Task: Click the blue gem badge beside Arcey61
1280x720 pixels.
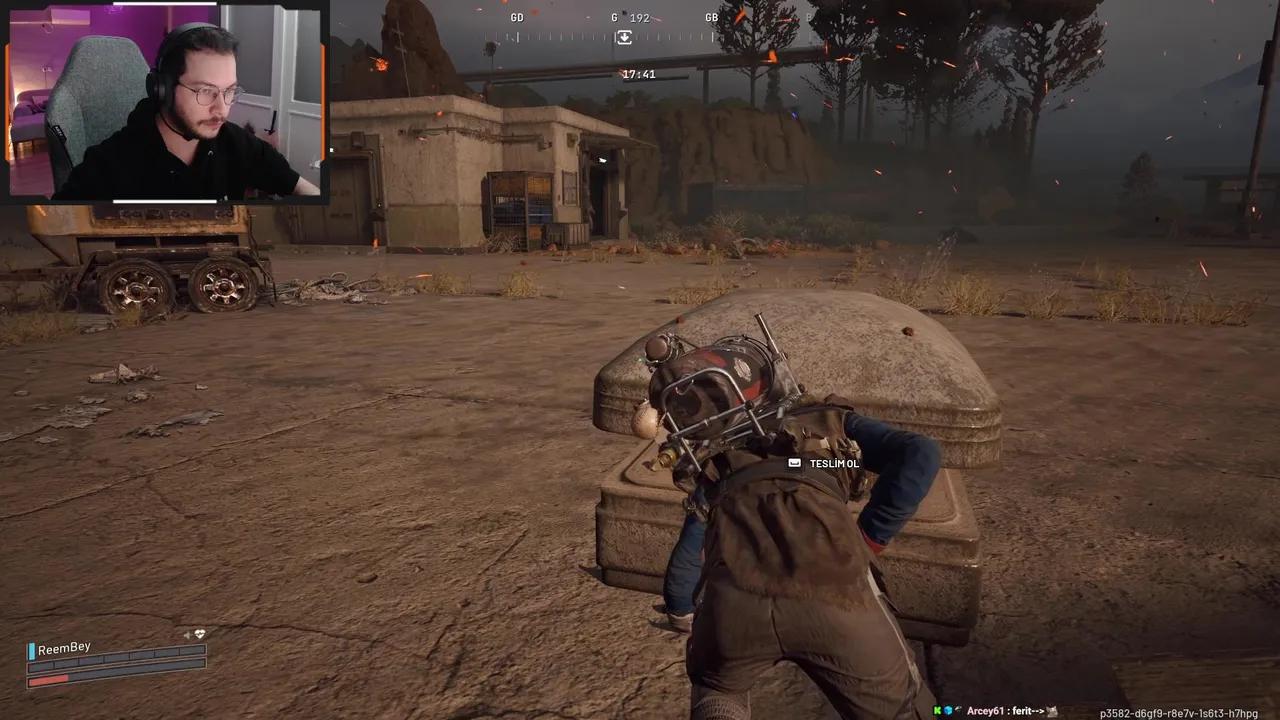Action: [948, 710]
